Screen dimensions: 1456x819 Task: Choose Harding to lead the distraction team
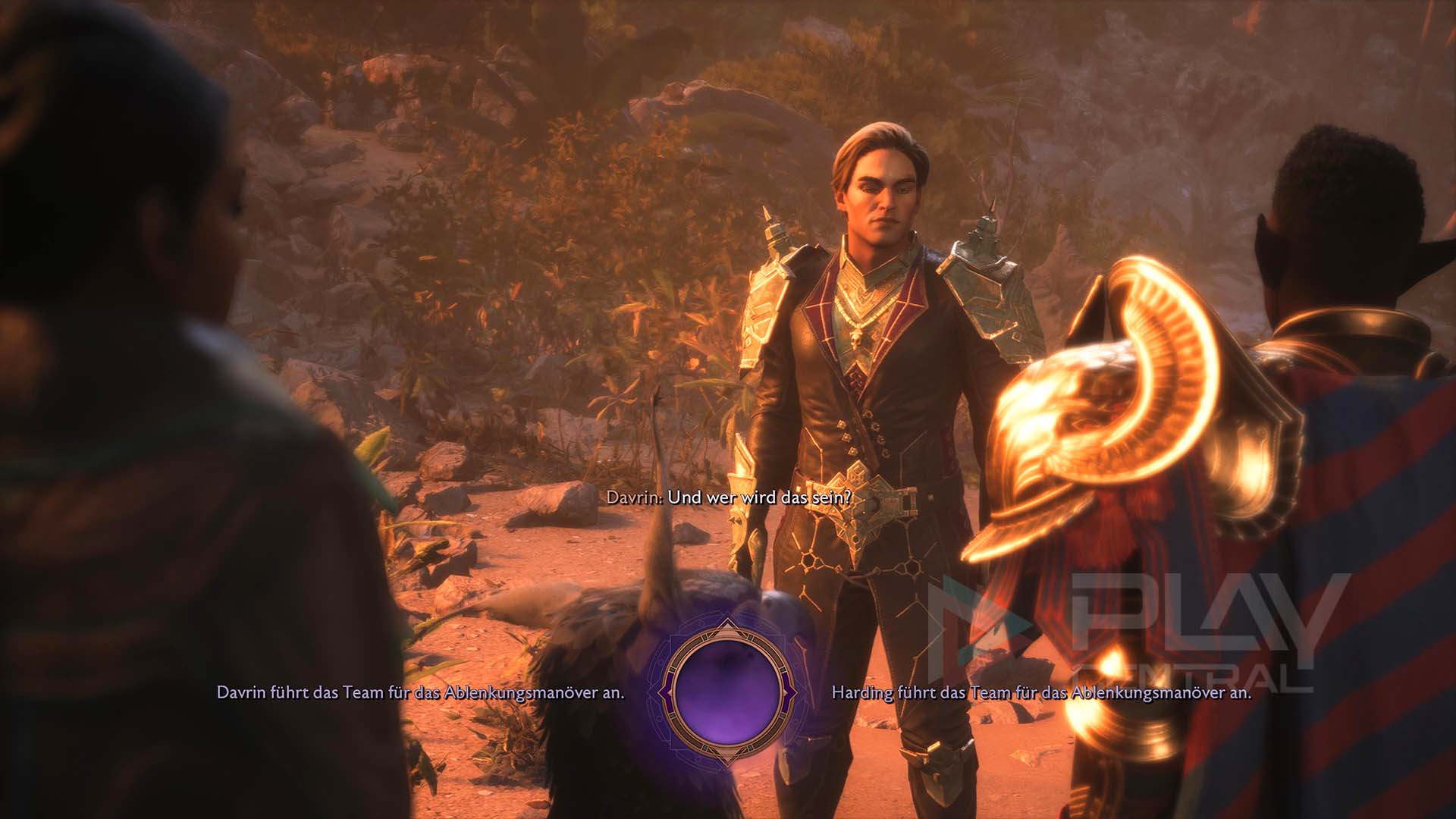[1040, 692]
